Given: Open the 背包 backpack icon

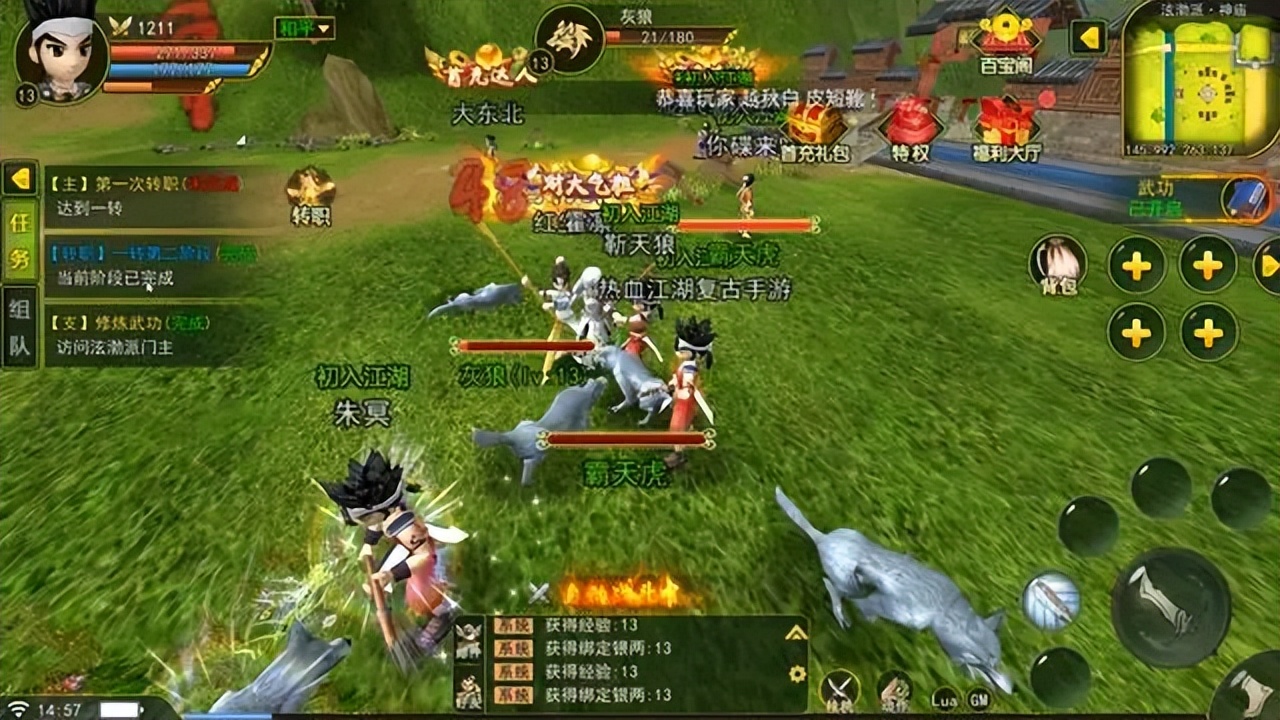Looking at the screenshot, I should (1060, 265).
